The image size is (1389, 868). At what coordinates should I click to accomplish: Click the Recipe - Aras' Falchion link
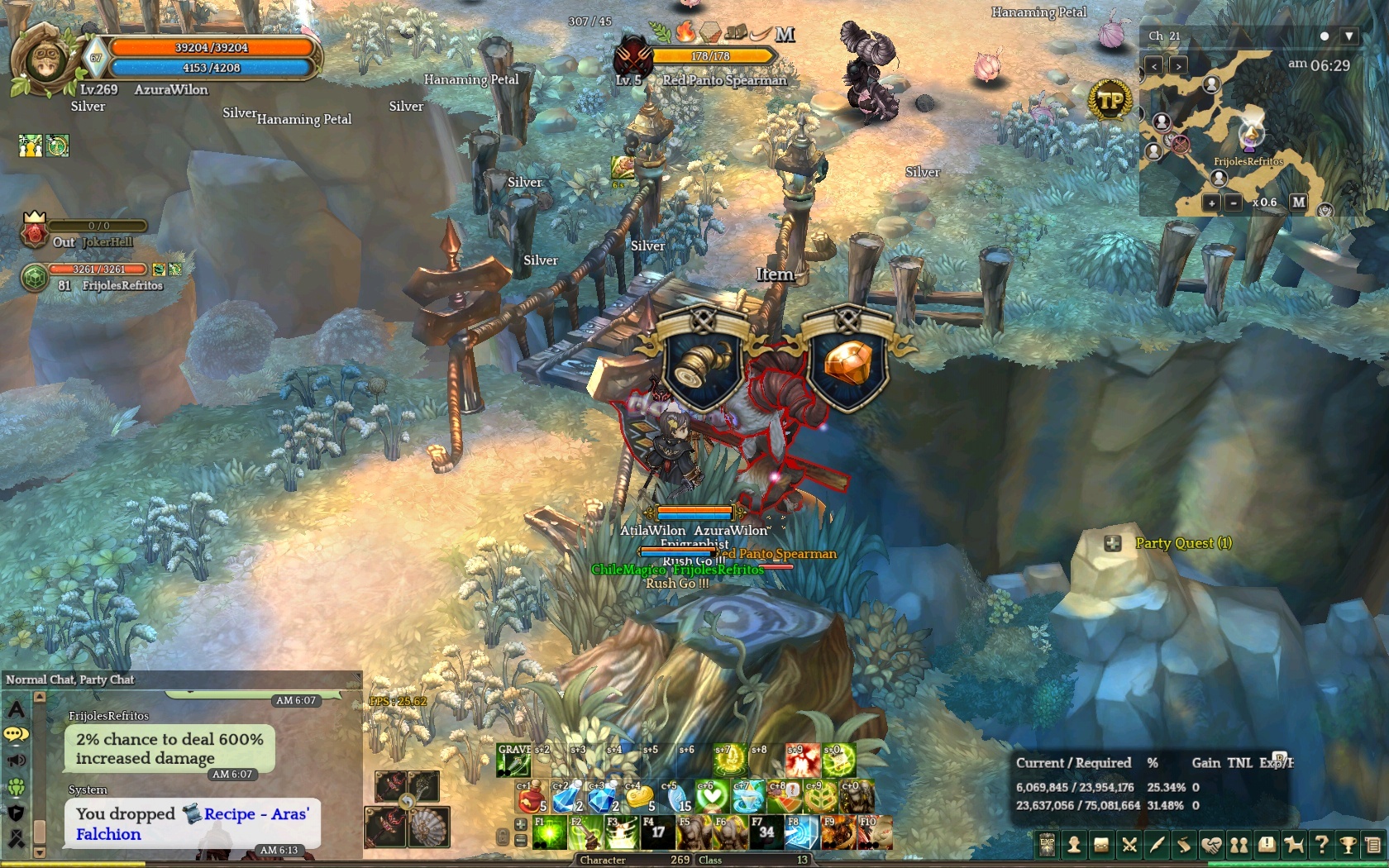[255, 814]
